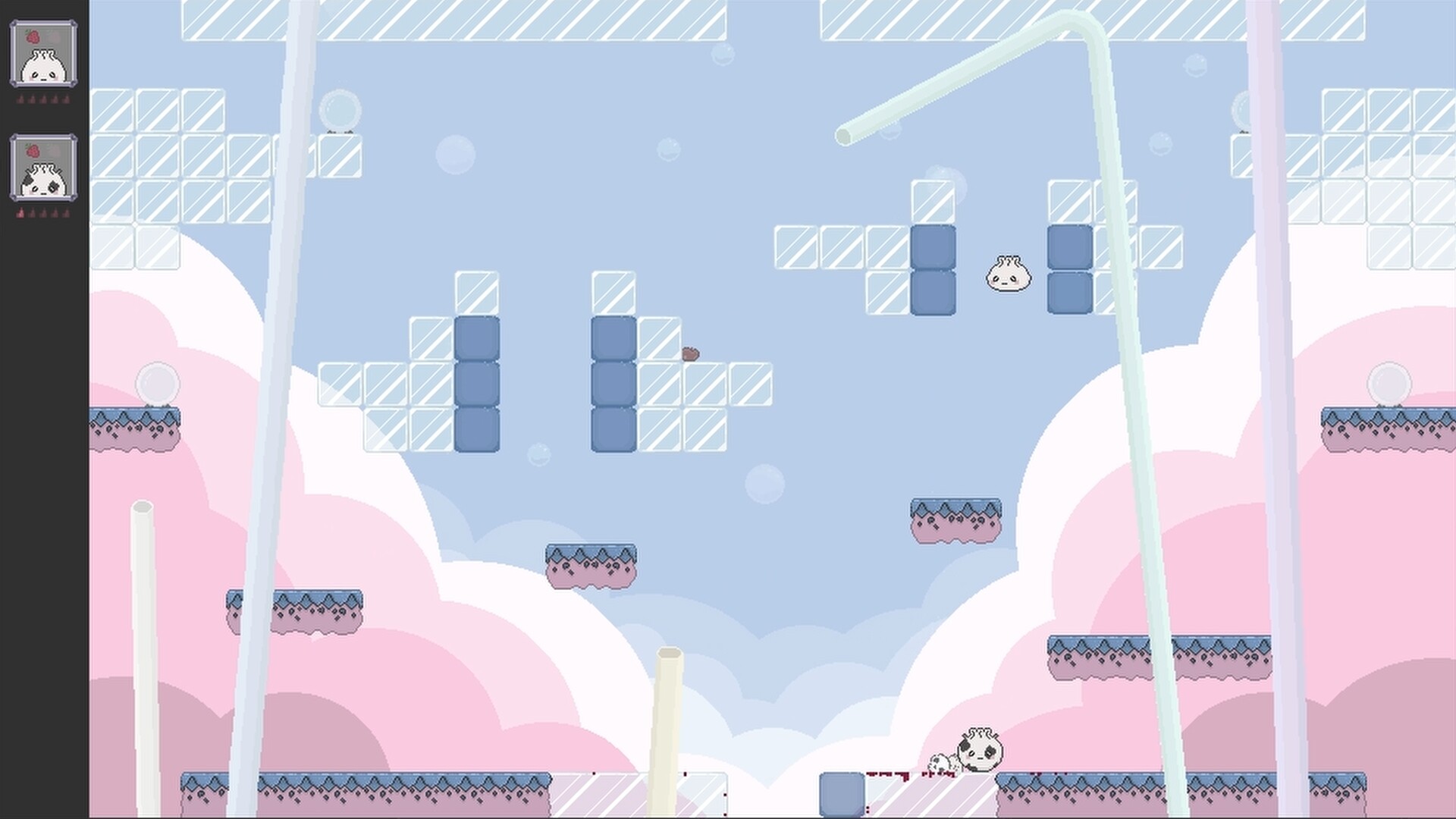
Task: Click the strawberry icon in Player 1's portrait
Action: pyautogui.click(x=33, y=36)
